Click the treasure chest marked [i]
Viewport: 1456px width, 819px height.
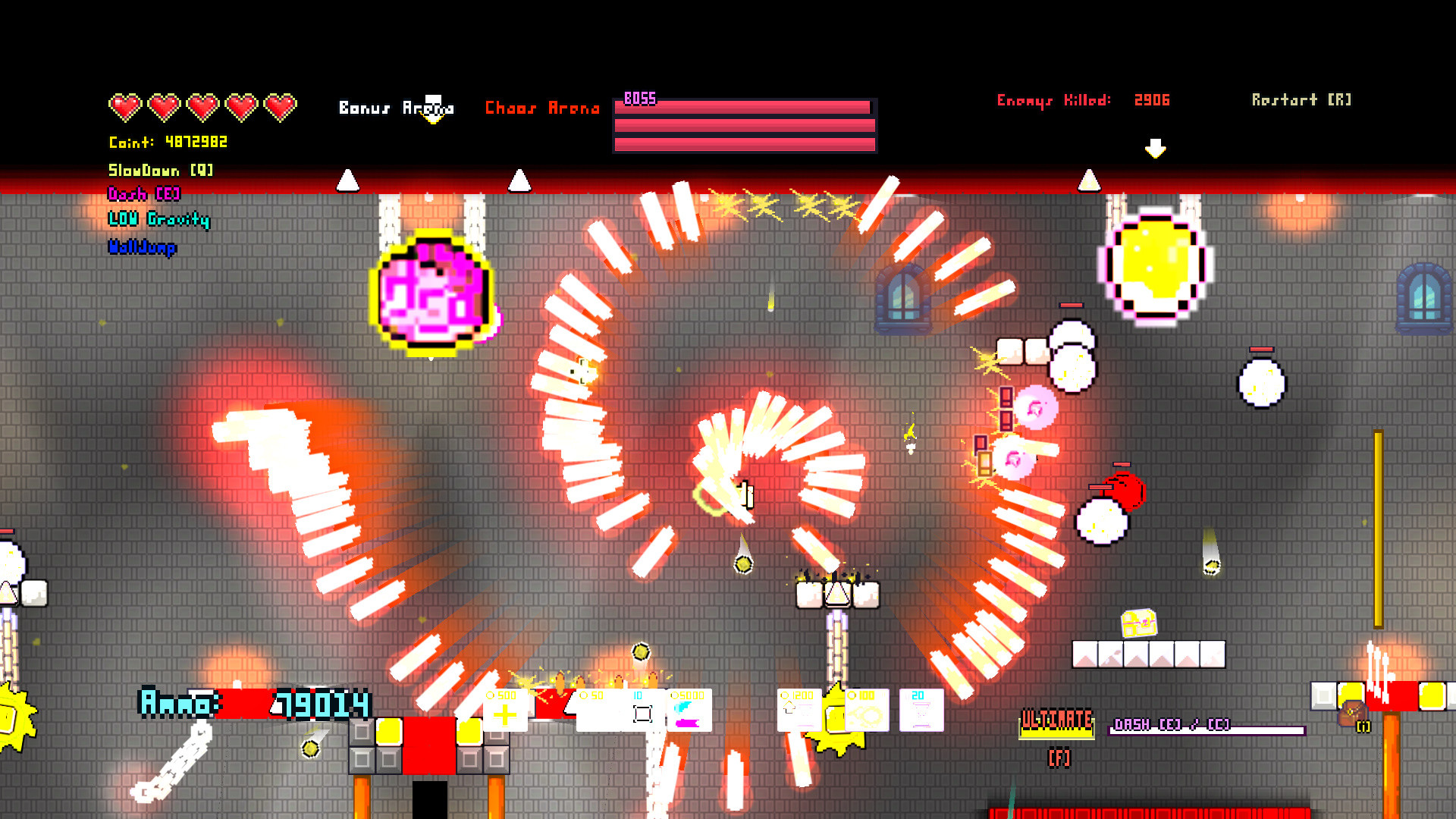click(x=1351, y=711)
